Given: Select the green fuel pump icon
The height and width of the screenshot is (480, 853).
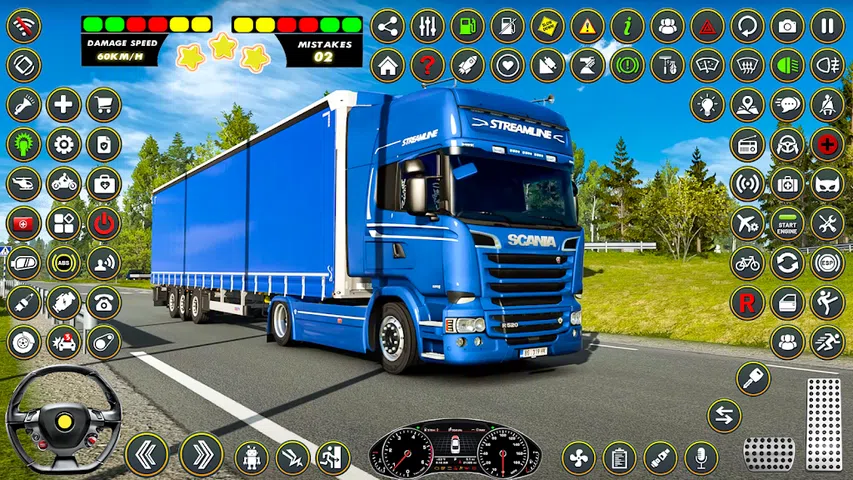Looking at the screenshot, I should point(467,26).
